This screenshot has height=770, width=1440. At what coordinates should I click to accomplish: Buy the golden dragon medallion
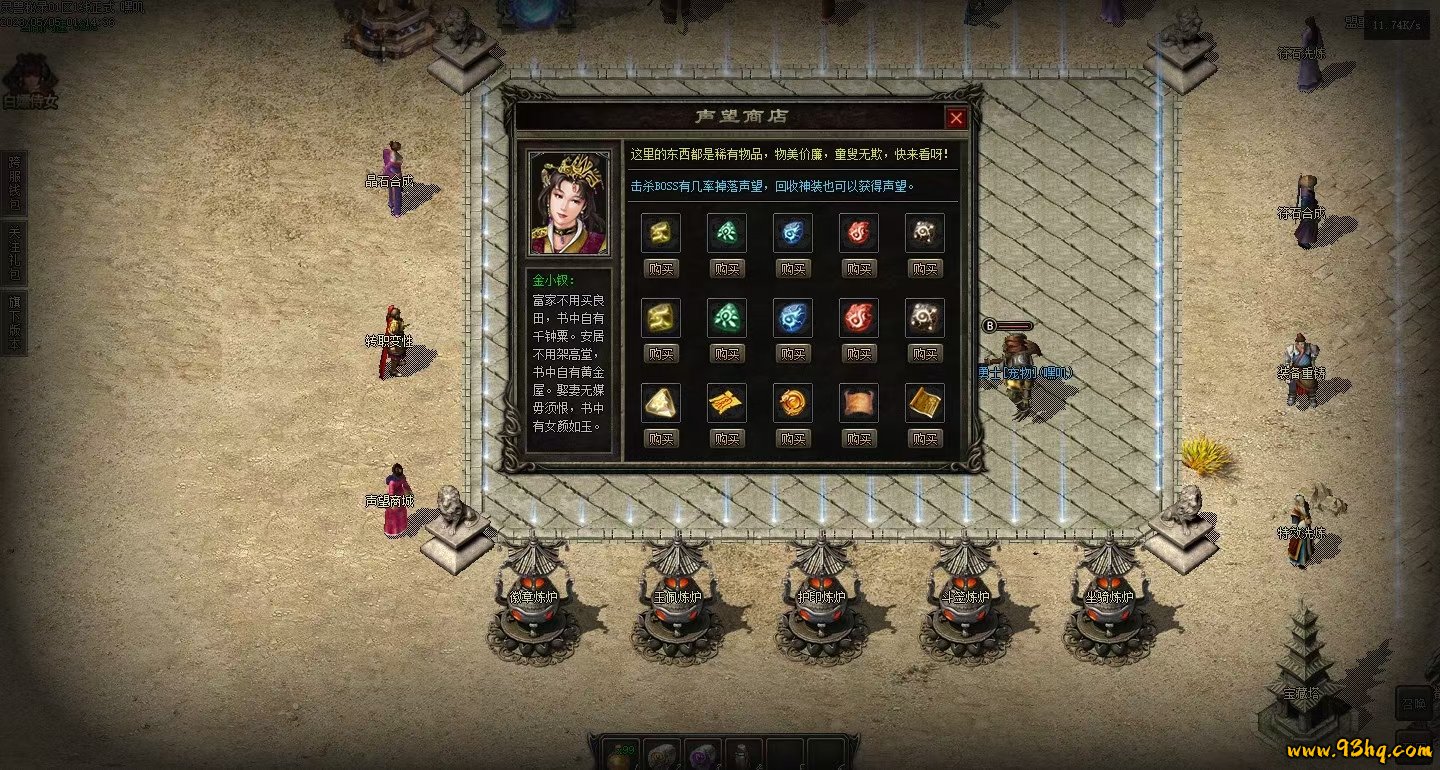click(793, 438)
